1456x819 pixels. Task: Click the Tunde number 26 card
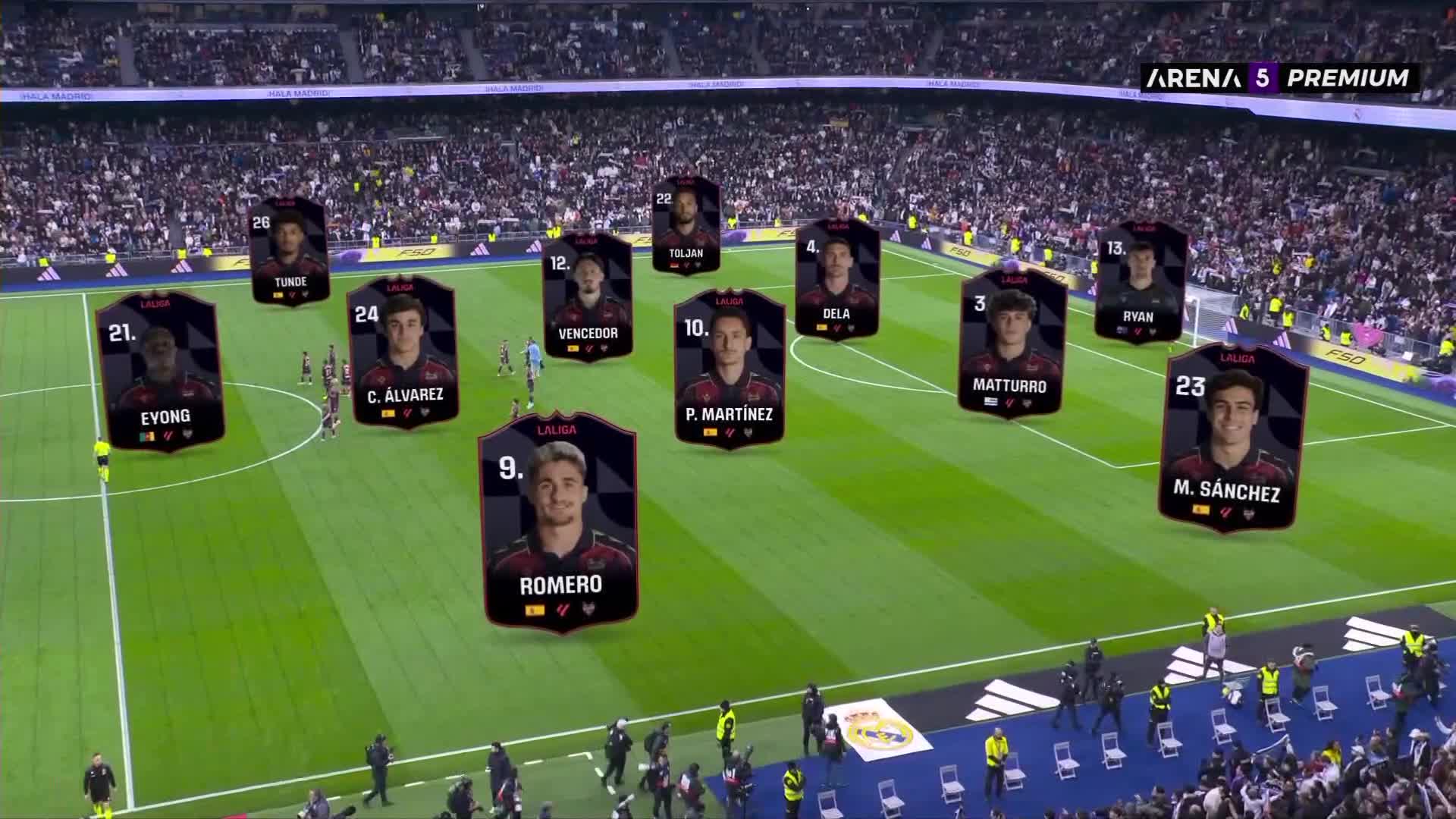[289, 251]
